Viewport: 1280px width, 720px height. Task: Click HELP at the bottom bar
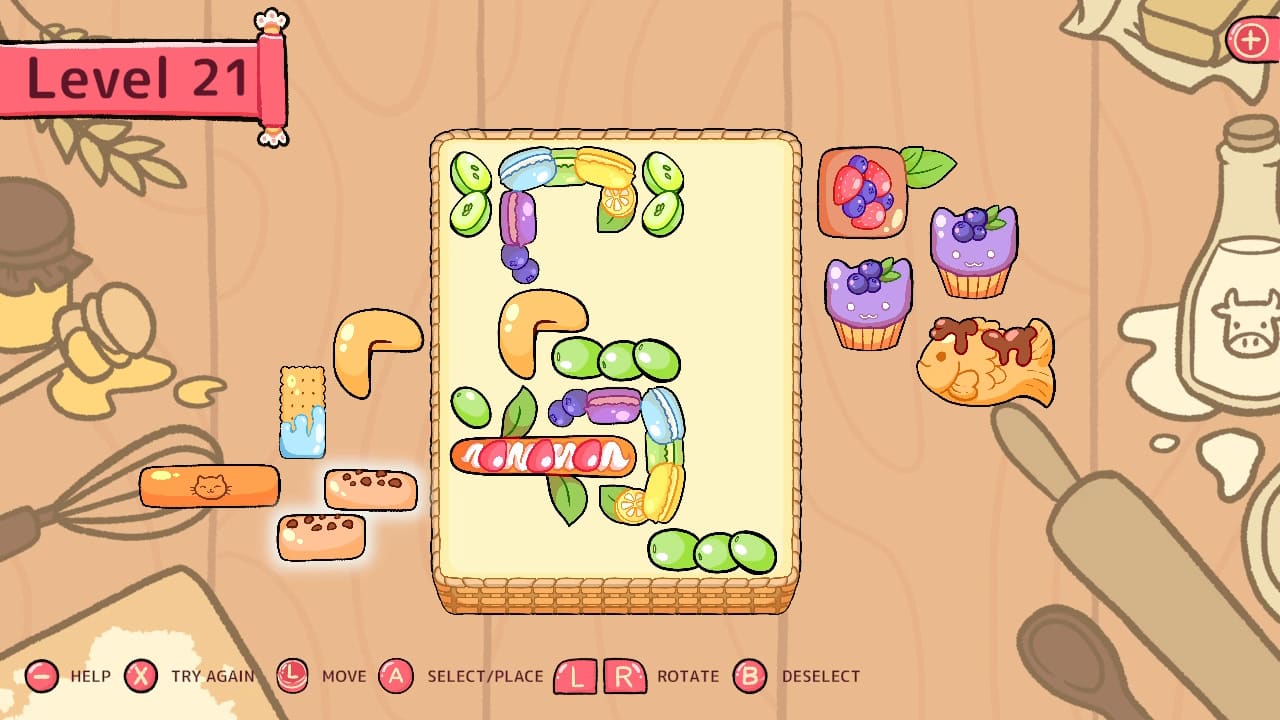tap(88, 676)
